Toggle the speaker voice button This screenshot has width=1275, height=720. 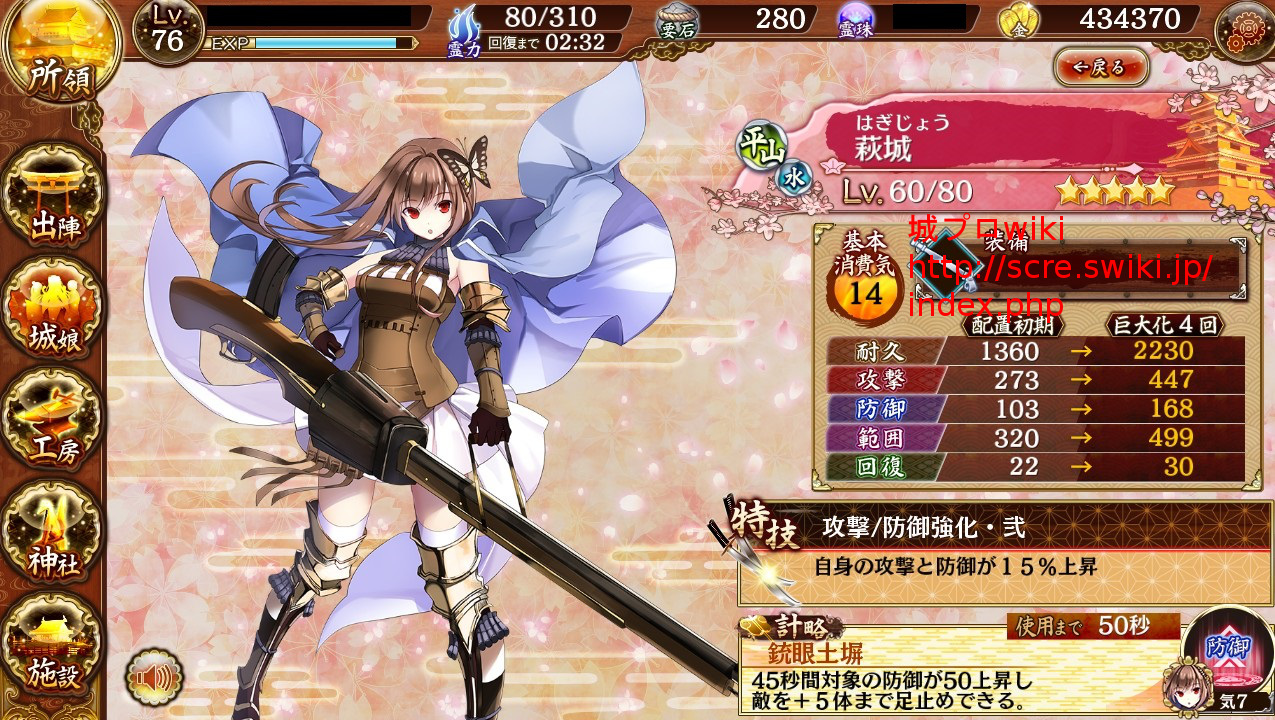click(x=154, y=680)
